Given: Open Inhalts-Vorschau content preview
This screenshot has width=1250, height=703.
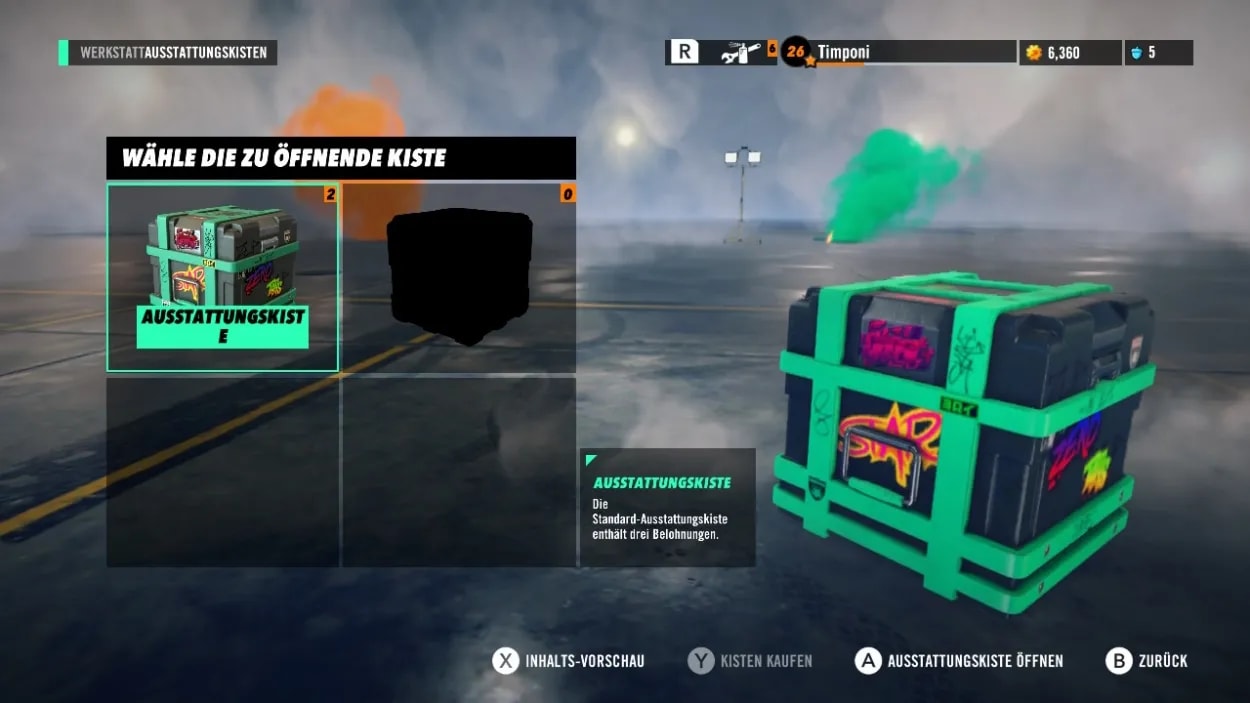Looking at the screenshot, I should [x=569, y=661].
